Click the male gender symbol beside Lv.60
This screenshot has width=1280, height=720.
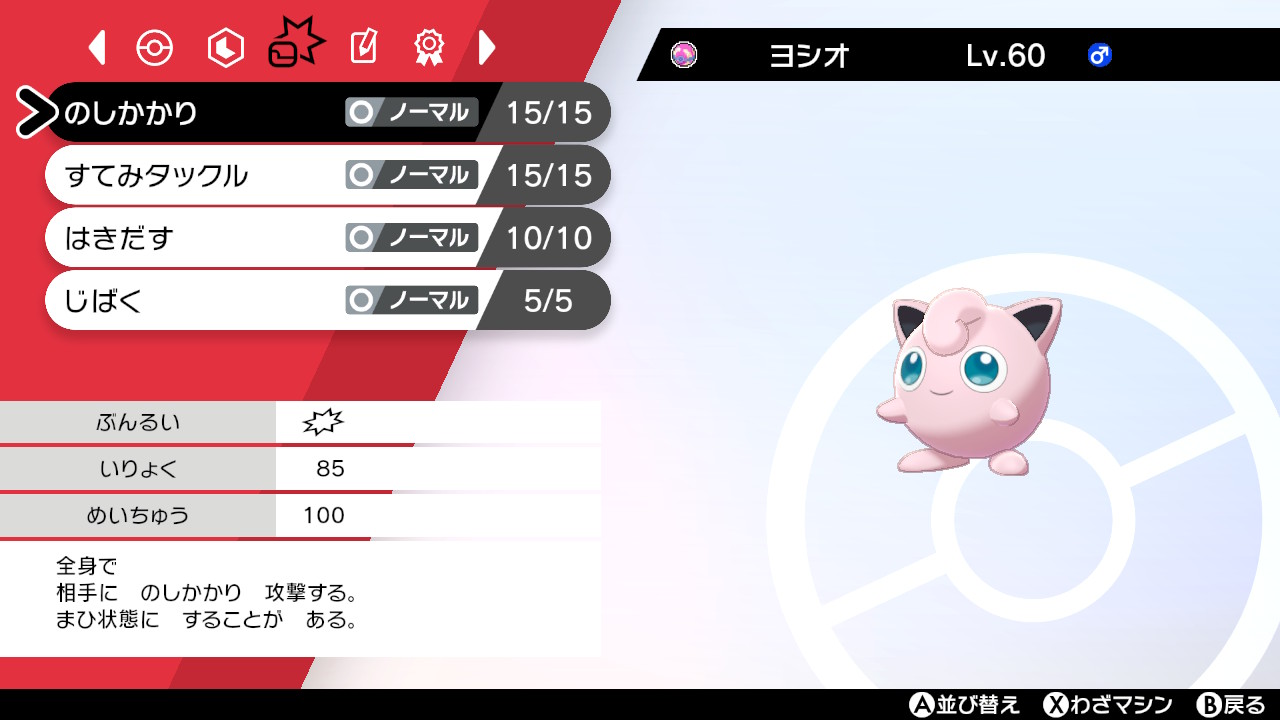click(x=1098, y=56)
